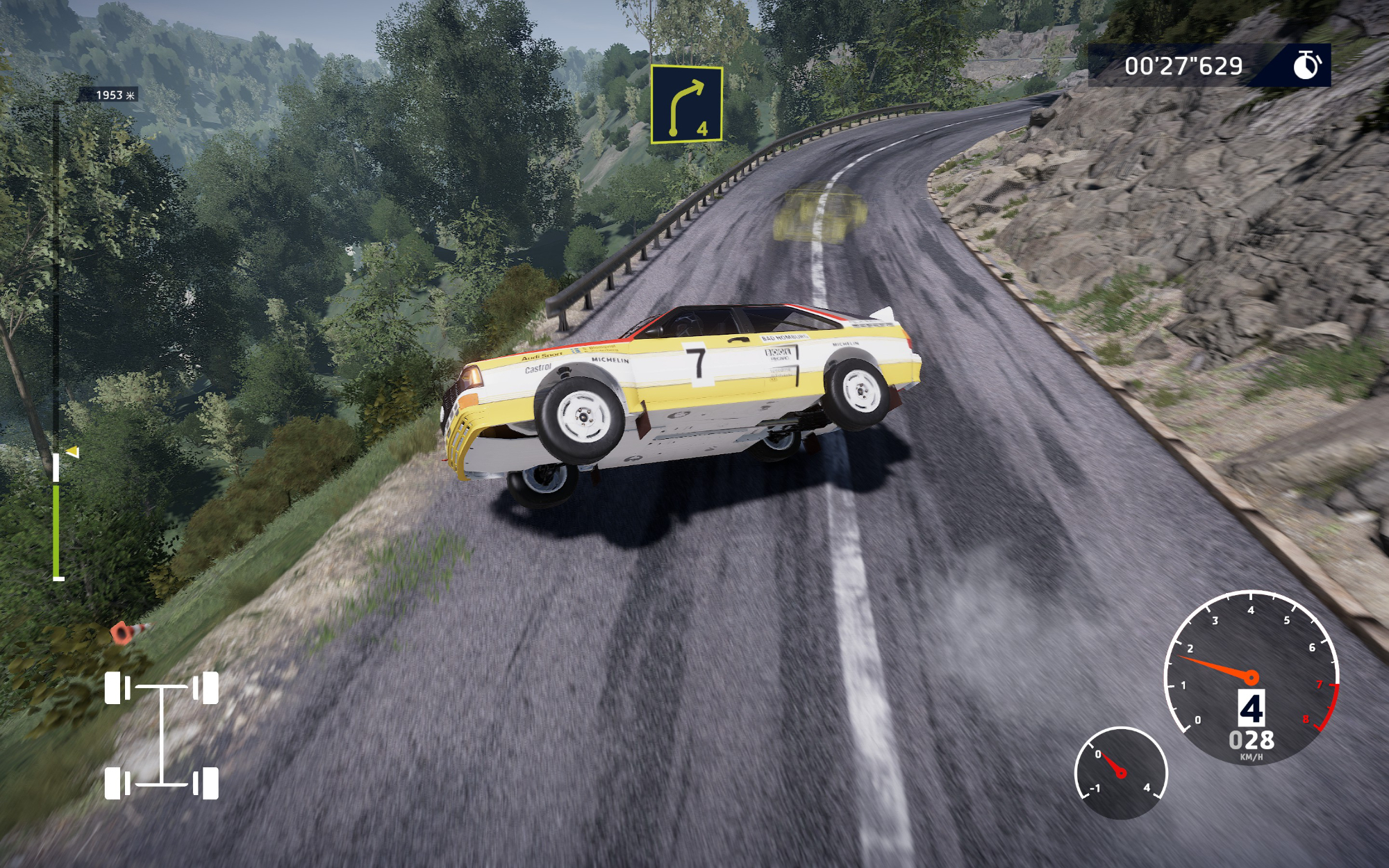The height and width of the screenshot is (868, 1389).
Task: Click the large tachometer gauge
Action: [1251, 677]
